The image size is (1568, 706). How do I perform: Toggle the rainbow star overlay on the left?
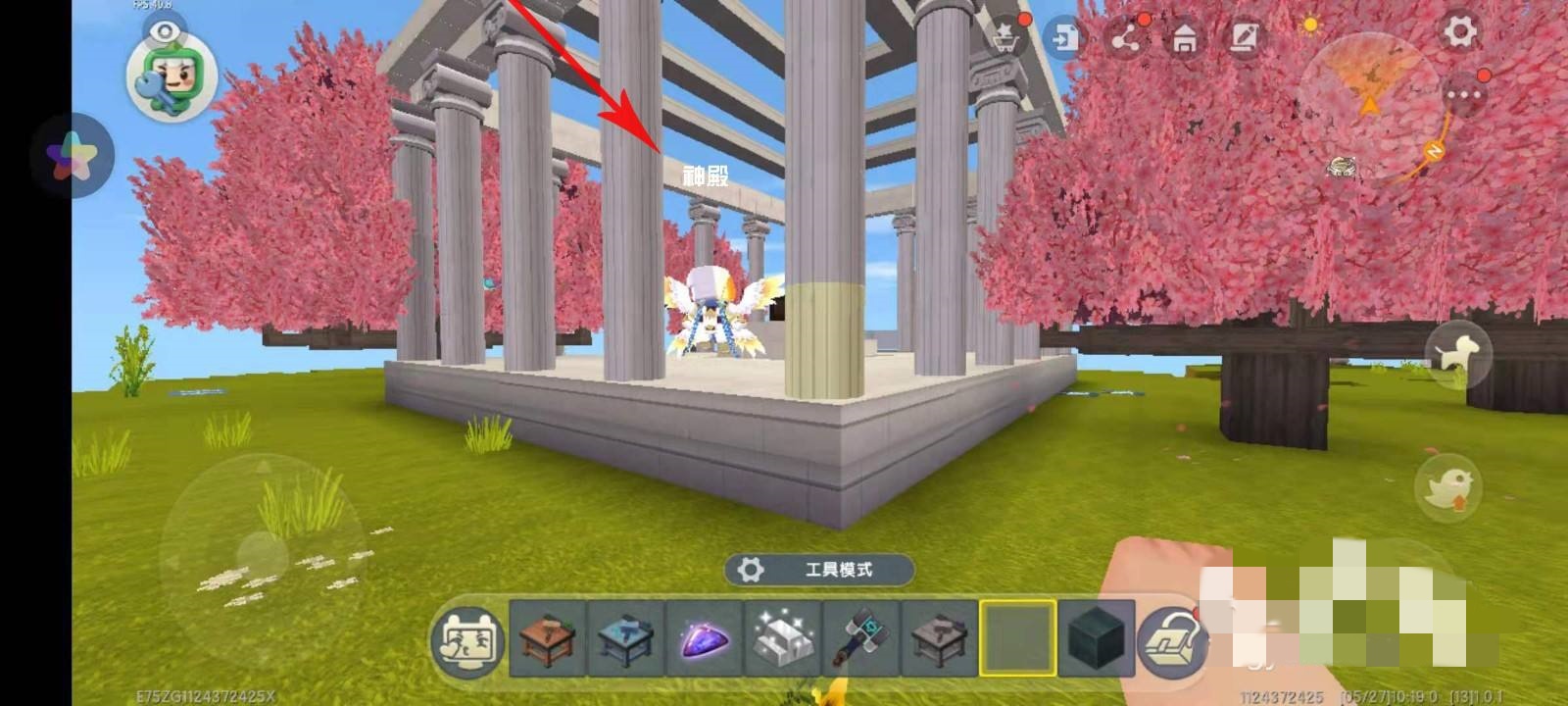coord(73,157)
